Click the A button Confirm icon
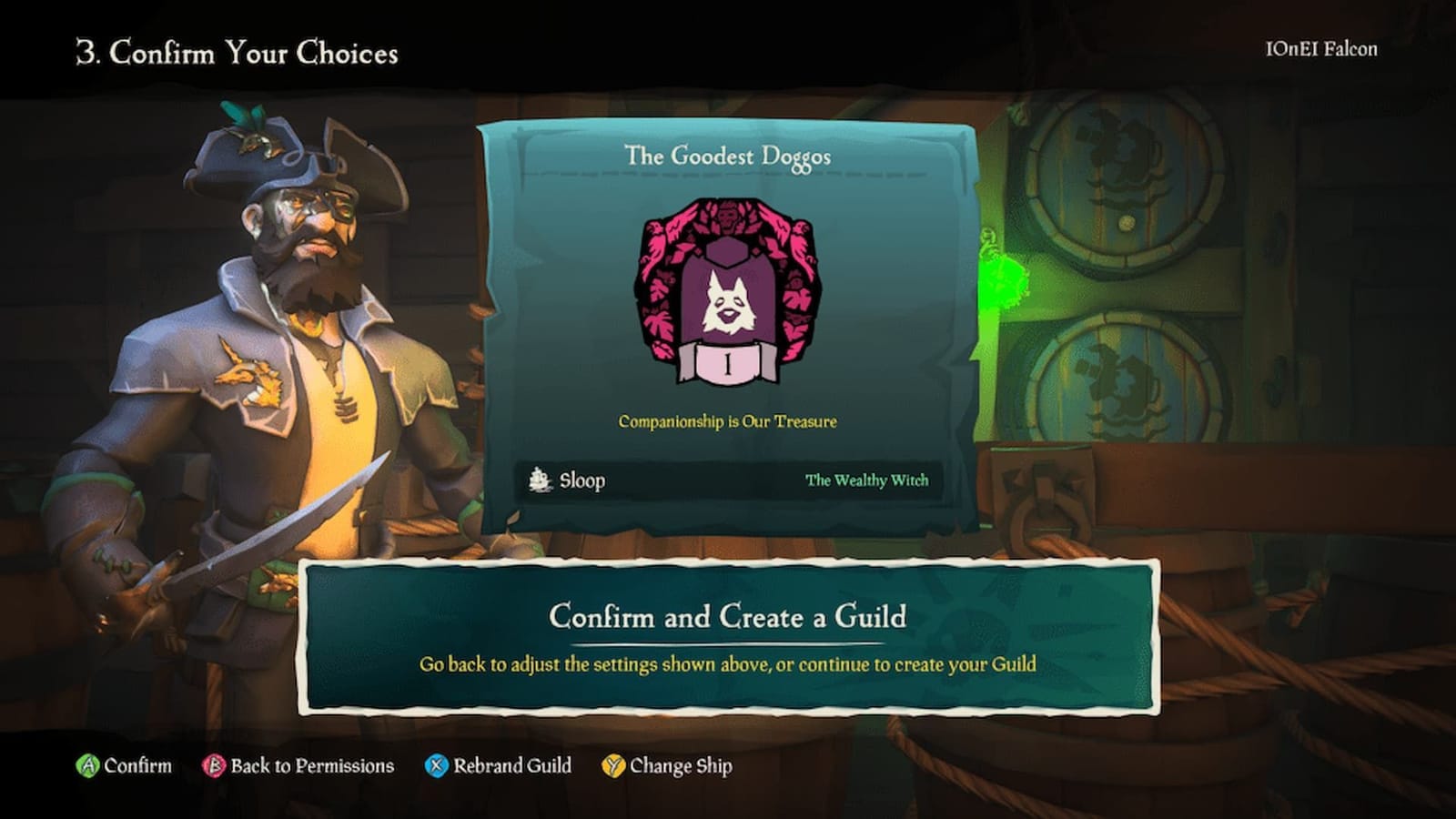Viewport: 1456px width, 819px height. pos(88,765)
